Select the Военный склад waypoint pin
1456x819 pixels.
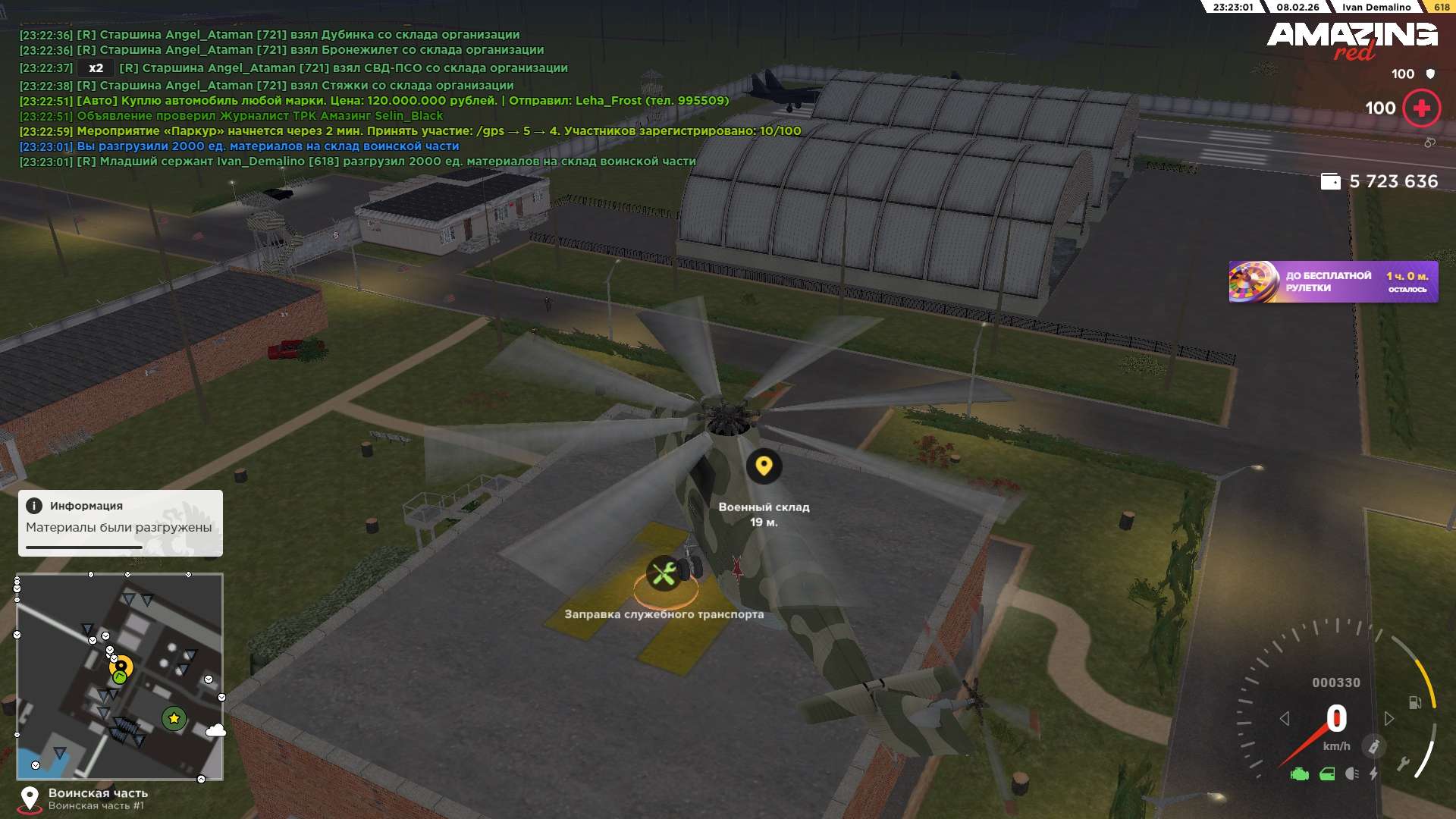tap(764, 466)
